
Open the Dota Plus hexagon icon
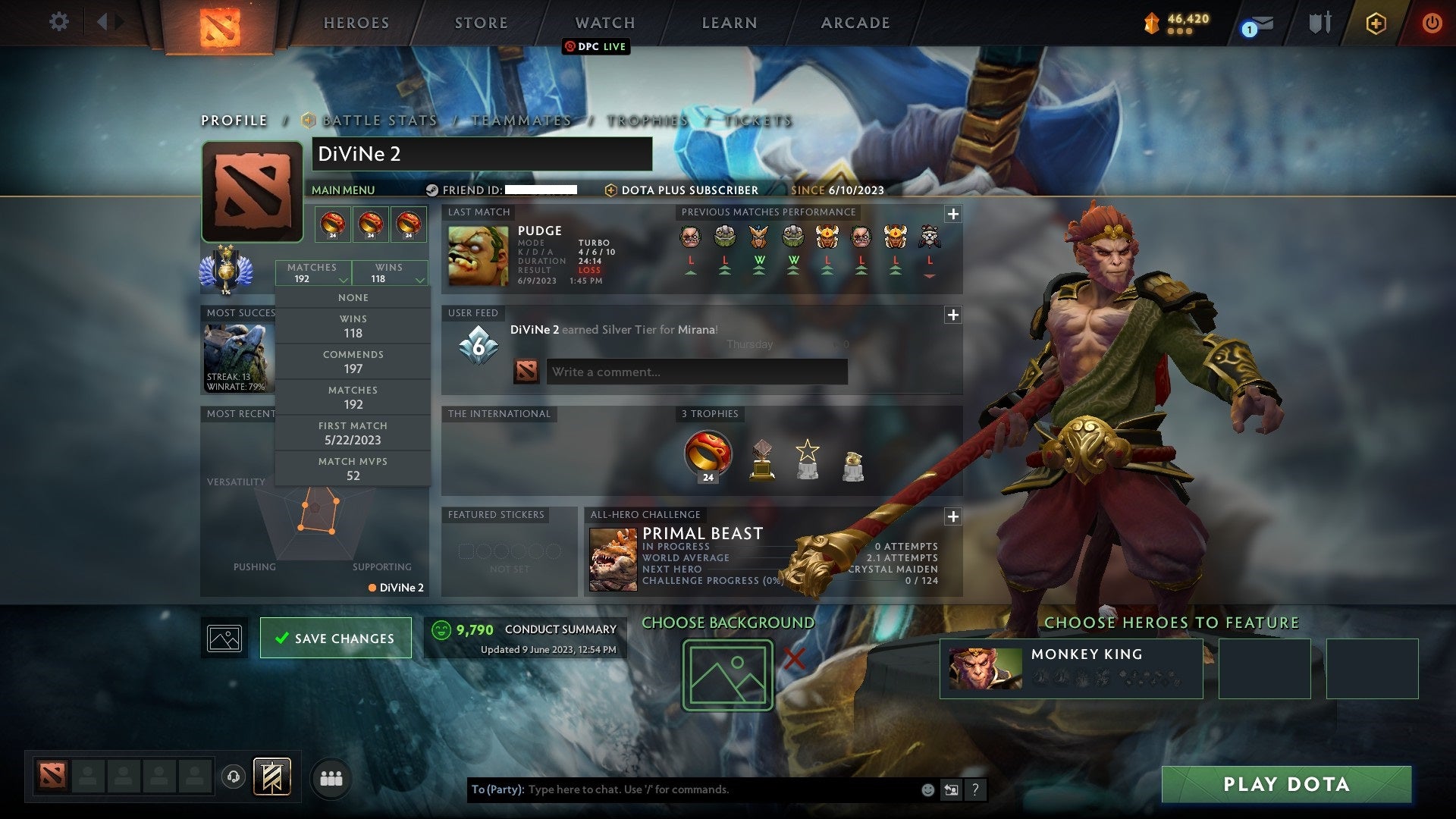point(1378,23)
